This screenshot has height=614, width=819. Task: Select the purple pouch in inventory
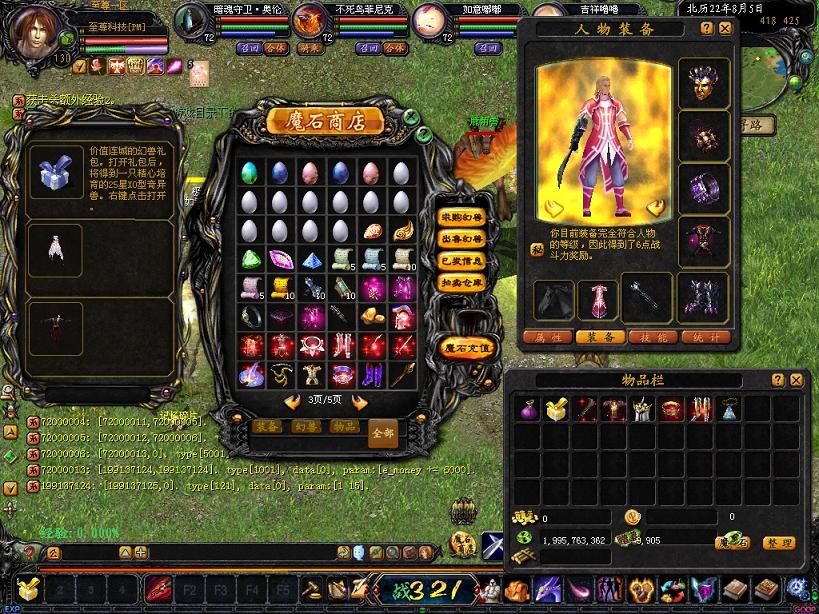527,408
